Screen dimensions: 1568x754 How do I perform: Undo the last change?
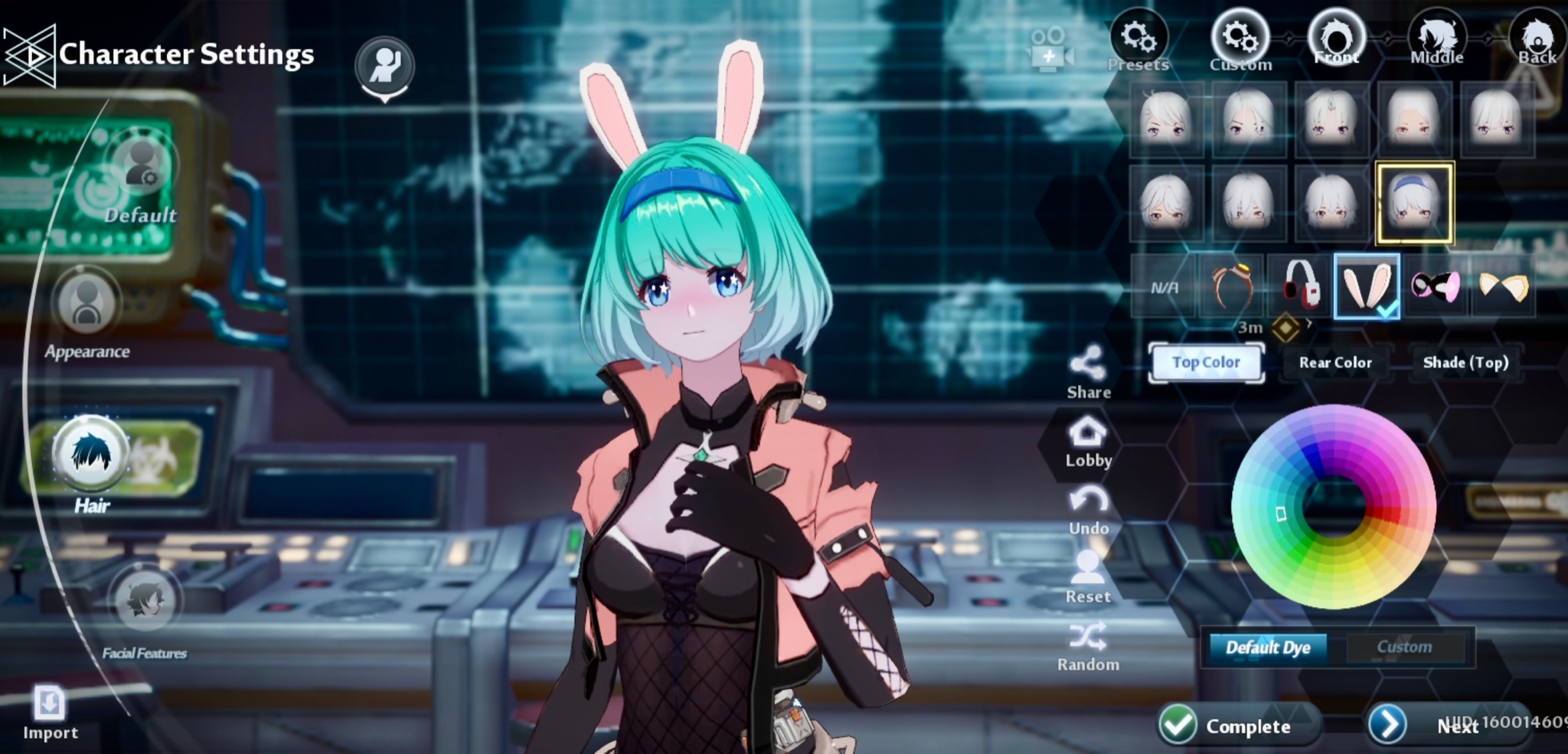click(x=1088, y=510)
